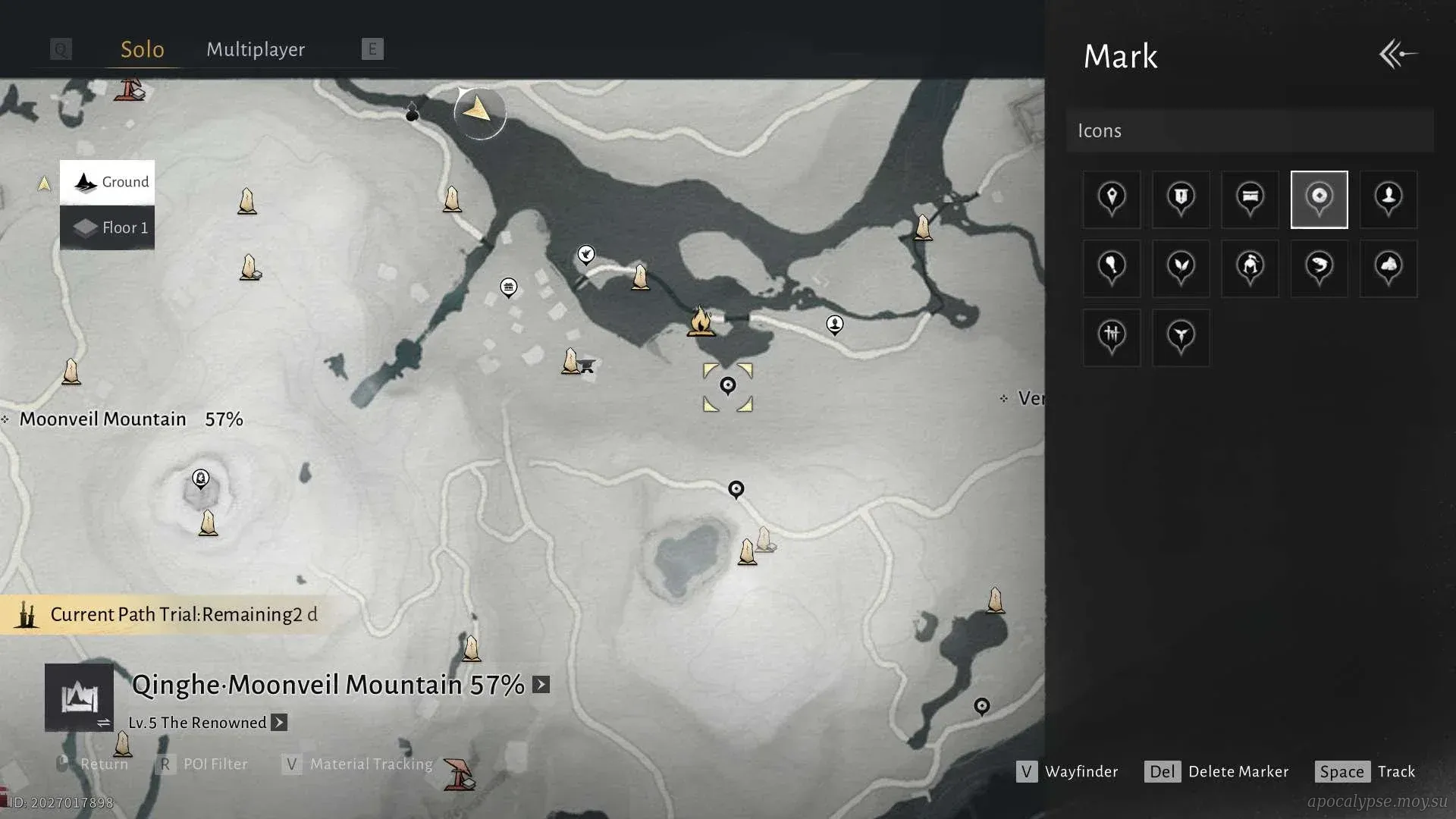Viewport: 1456px width, 819px height.
Task: Pick the ore rock marker icon
Action: tap(1389, 268)
